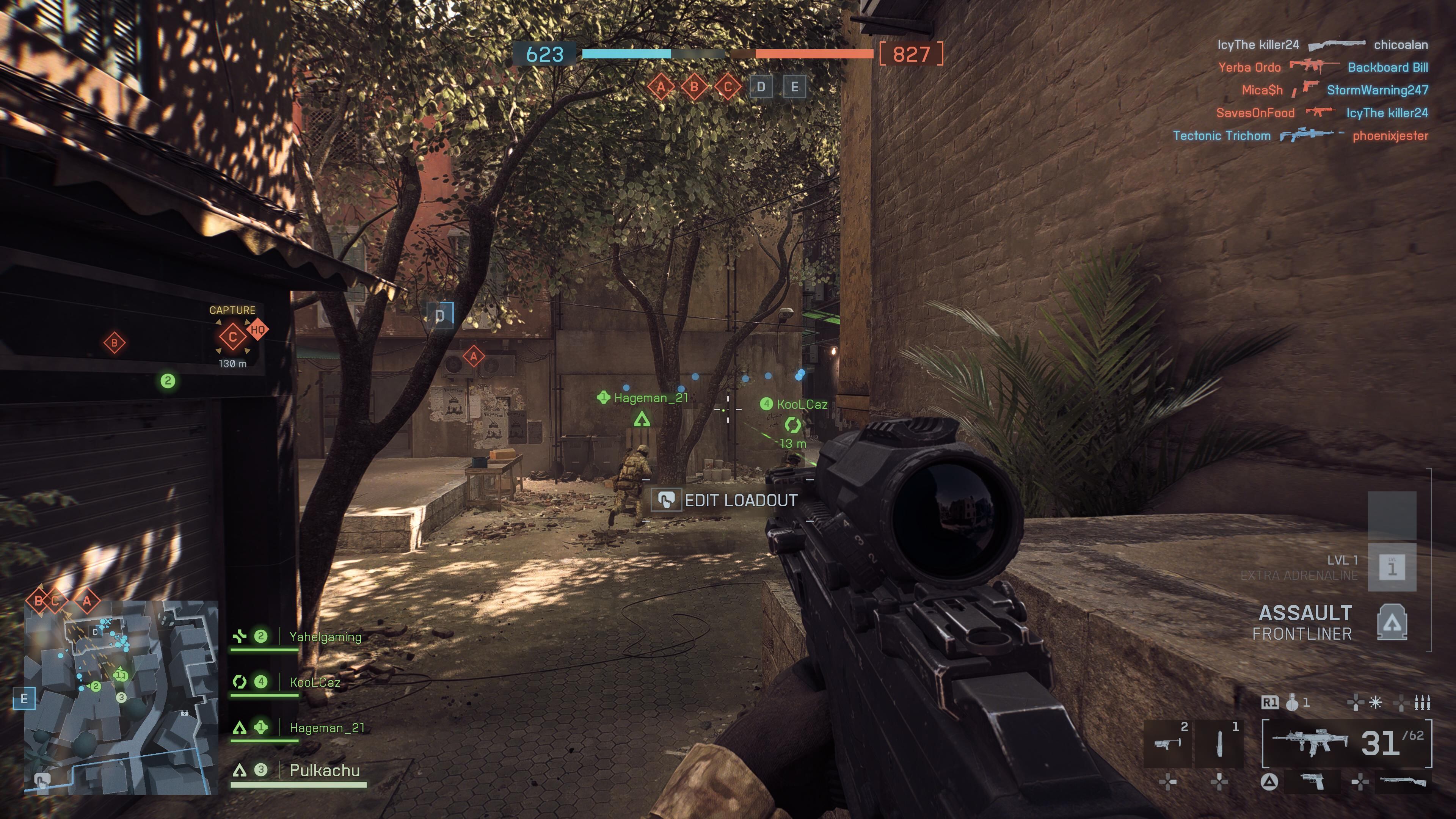
Task: Select KoolCaz in the squad list
Action: [x=315, y=682]
